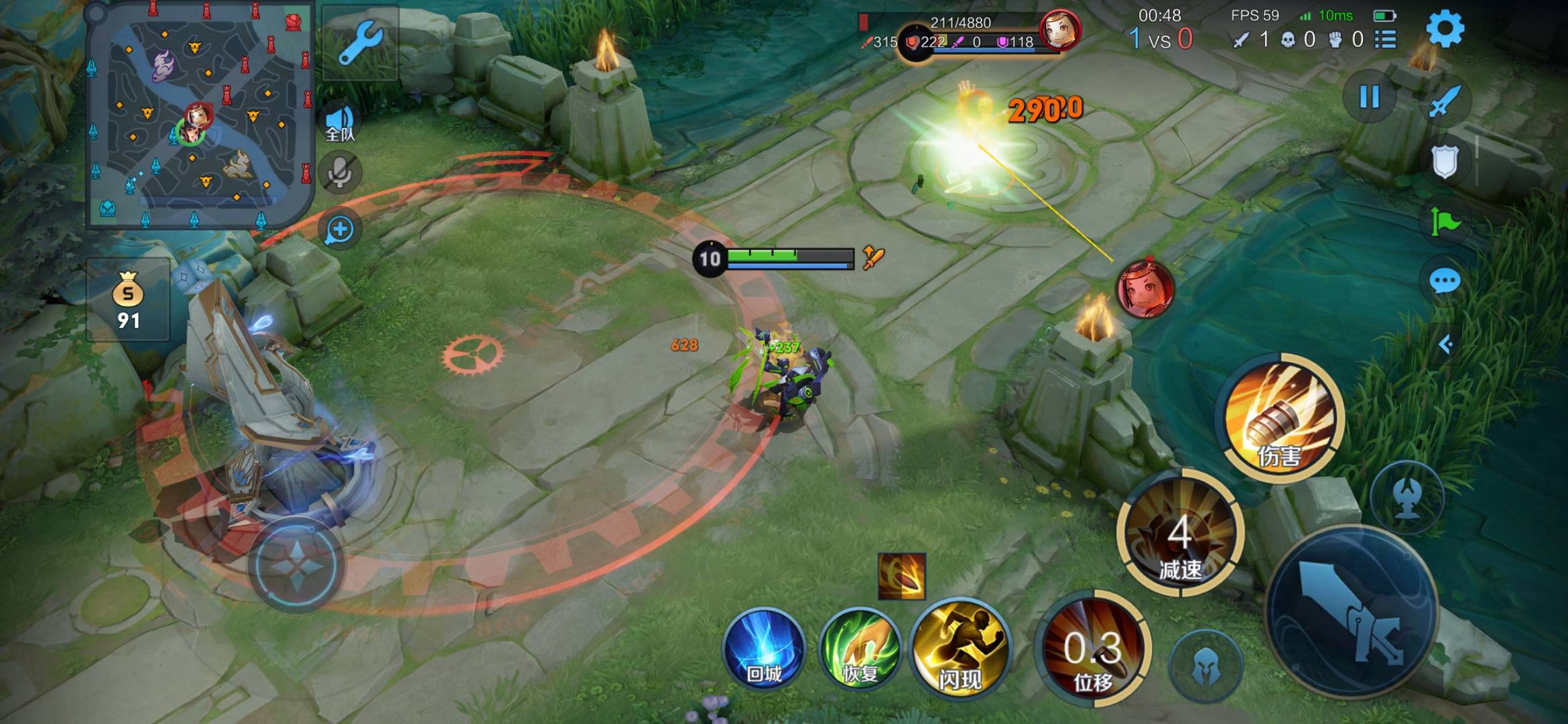This screenshot has width=1568, height=724.
Task: Cast the 闪现 flash spell
Action: pyautogui.click(x=960, y=648)
